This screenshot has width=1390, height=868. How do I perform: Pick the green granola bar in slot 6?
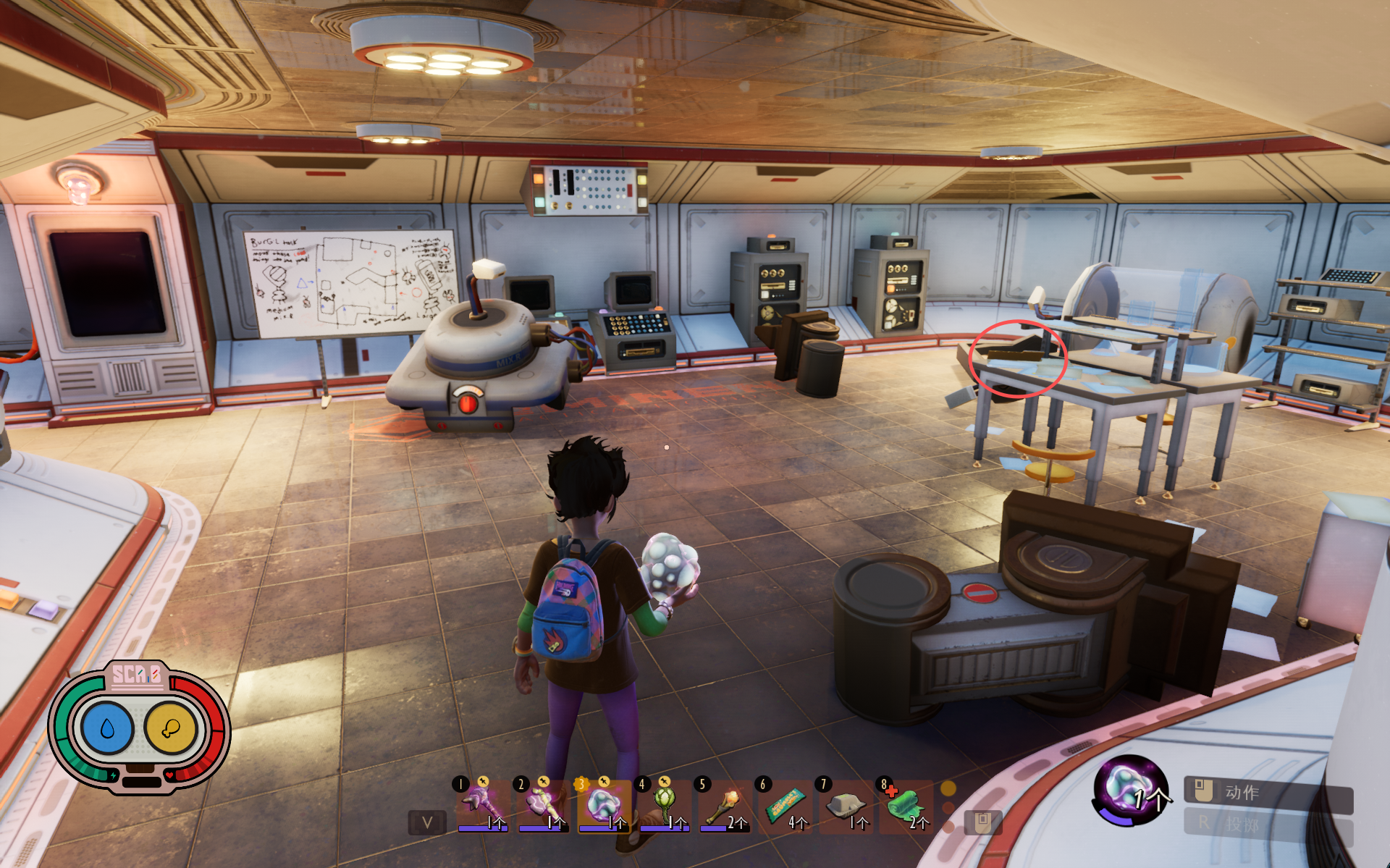coord(785,804)
